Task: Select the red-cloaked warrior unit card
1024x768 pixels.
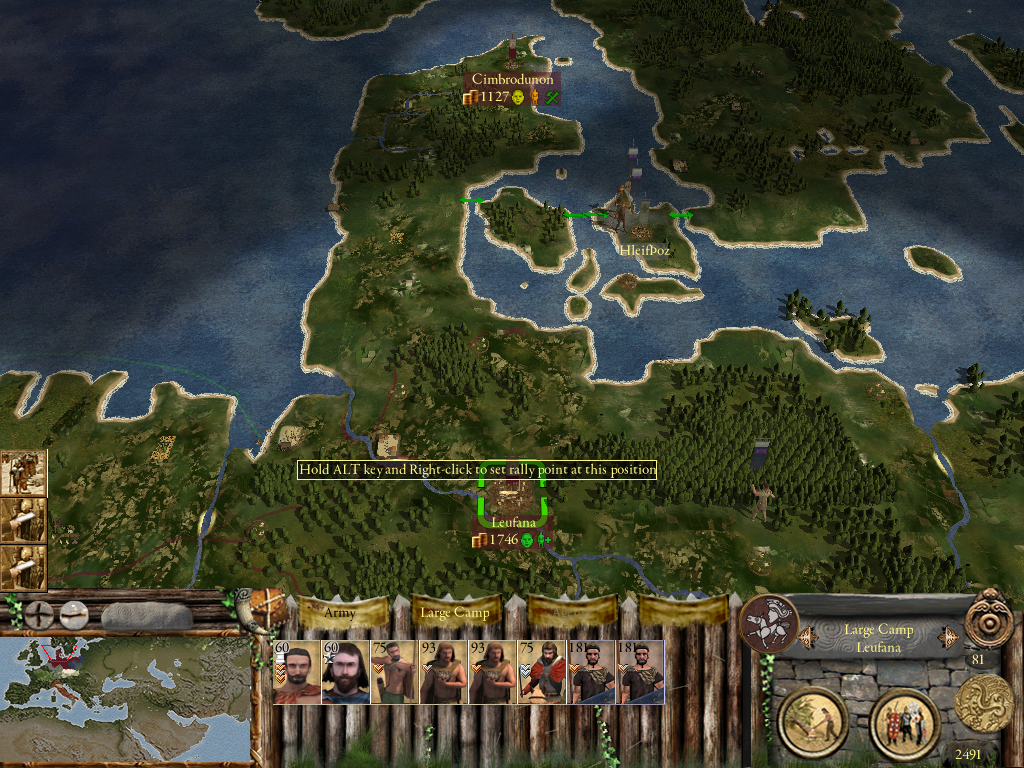Action: pyautogui.click(x=542, y=673)
